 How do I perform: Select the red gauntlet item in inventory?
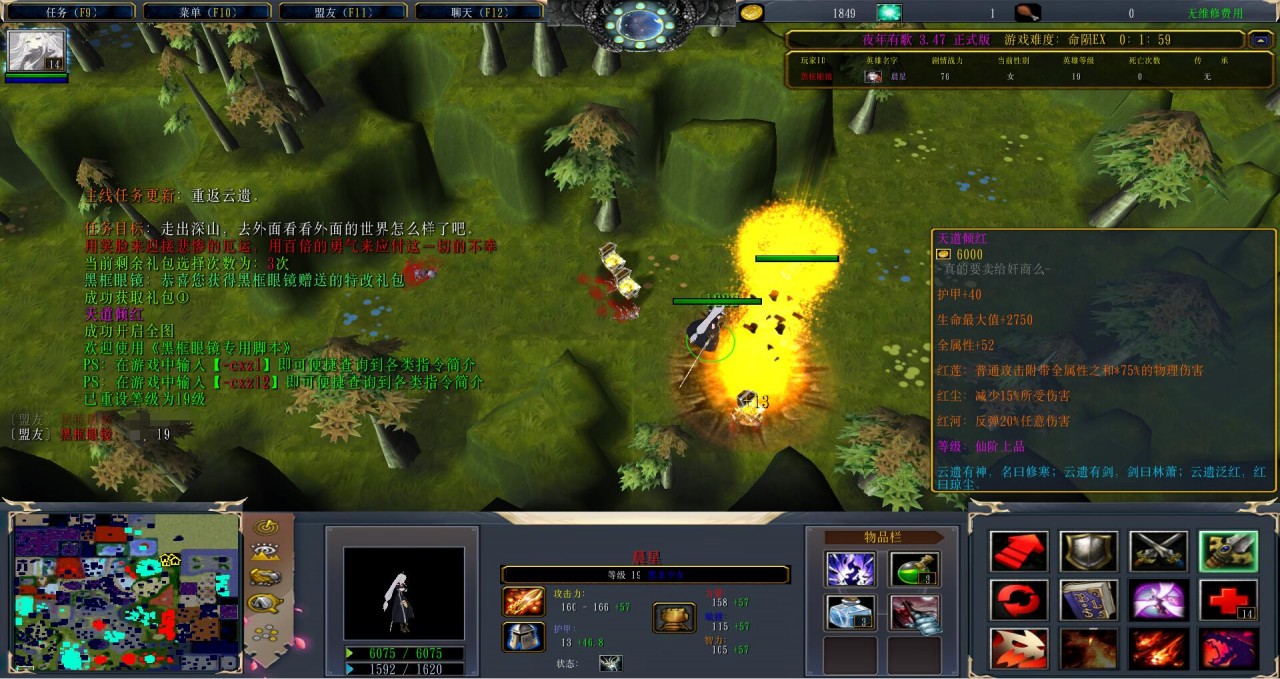coord(913,612)
